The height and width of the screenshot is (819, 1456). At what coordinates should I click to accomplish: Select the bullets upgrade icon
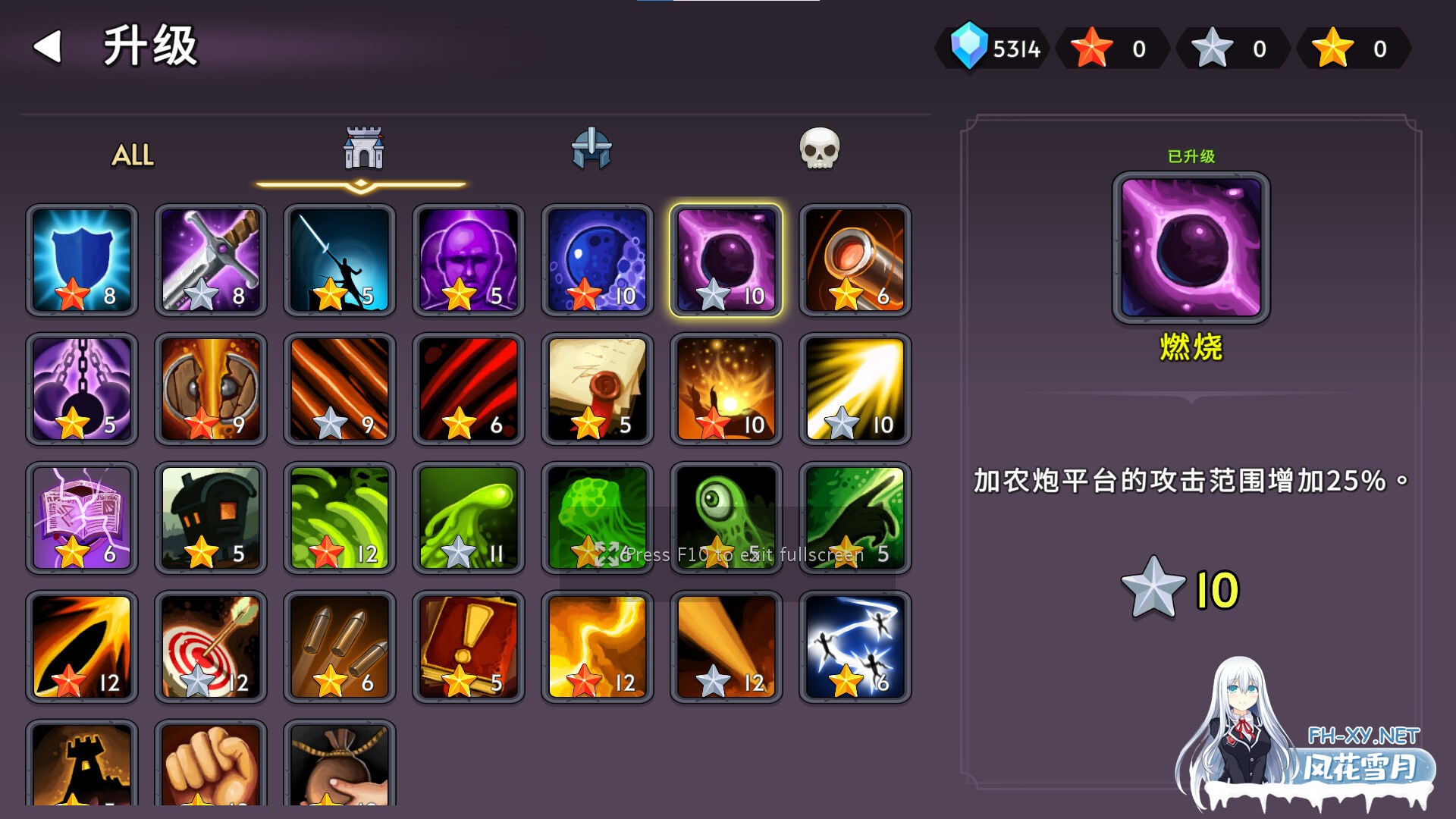339,647
